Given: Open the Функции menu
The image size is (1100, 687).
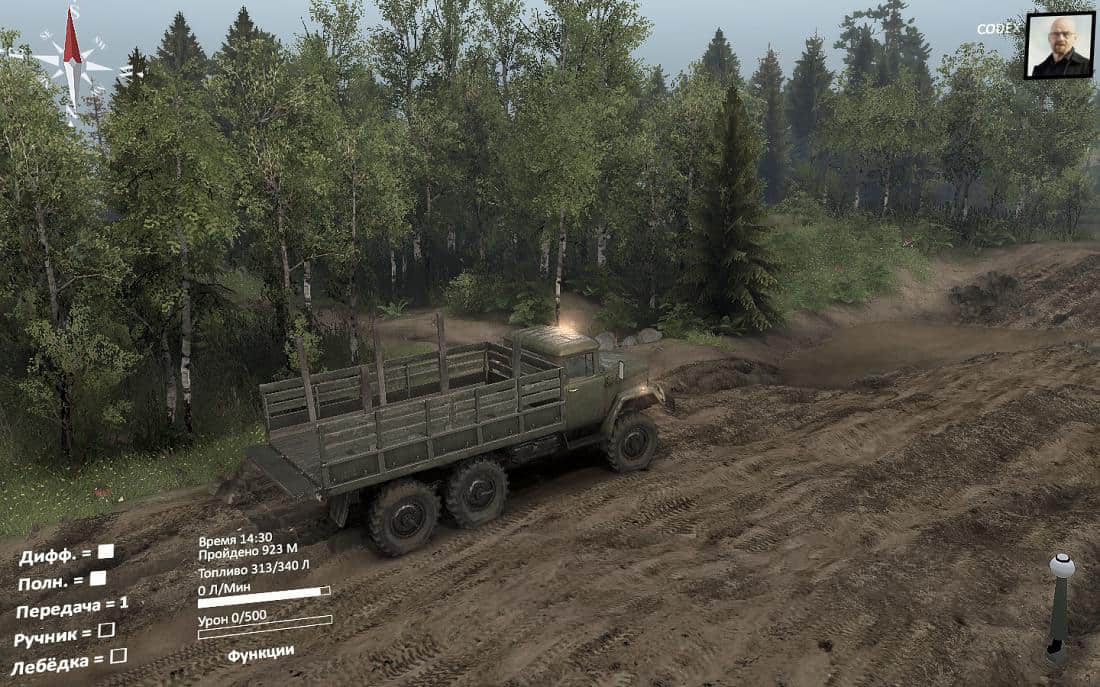Looking at the screenshot, I should point(260,653).
